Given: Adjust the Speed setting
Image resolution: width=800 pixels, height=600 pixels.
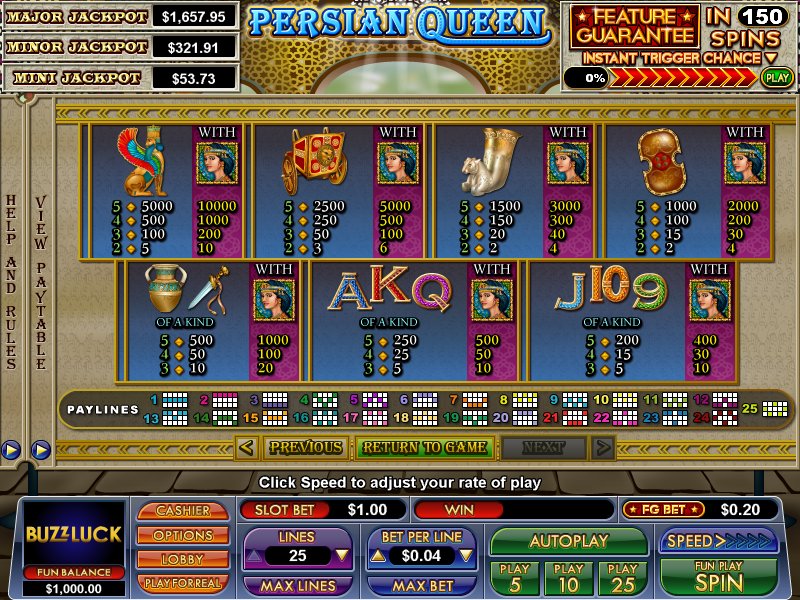Looking at the screenshot, I should (718, 541).
